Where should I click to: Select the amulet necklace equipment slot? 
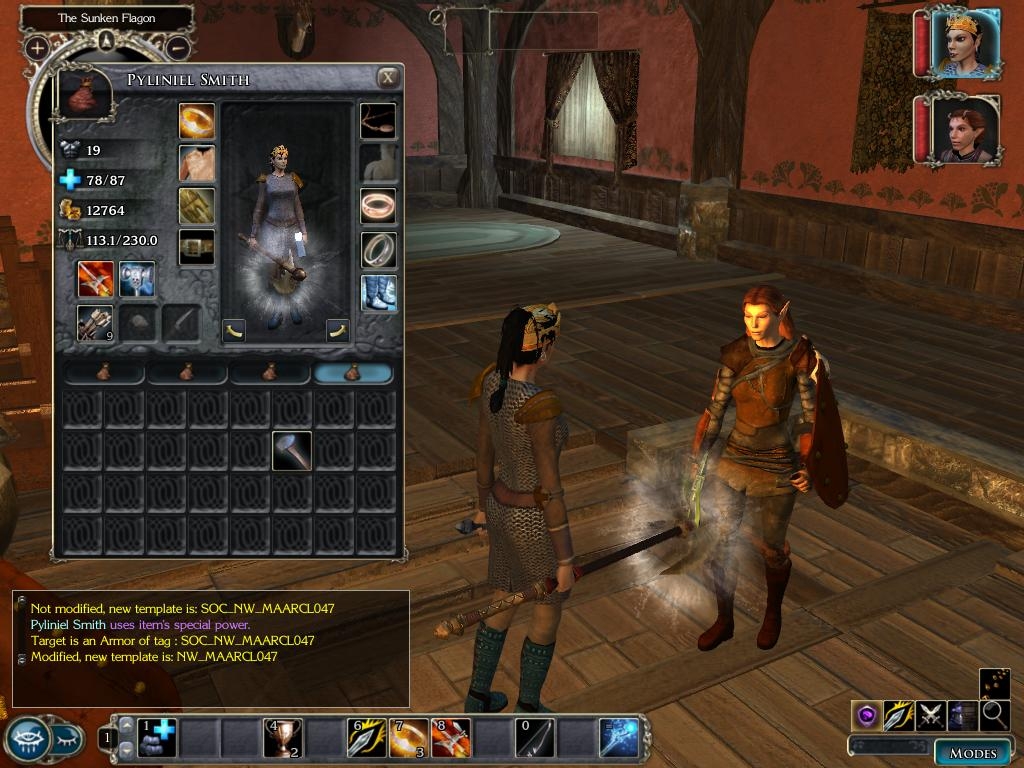tap(378, 121)
